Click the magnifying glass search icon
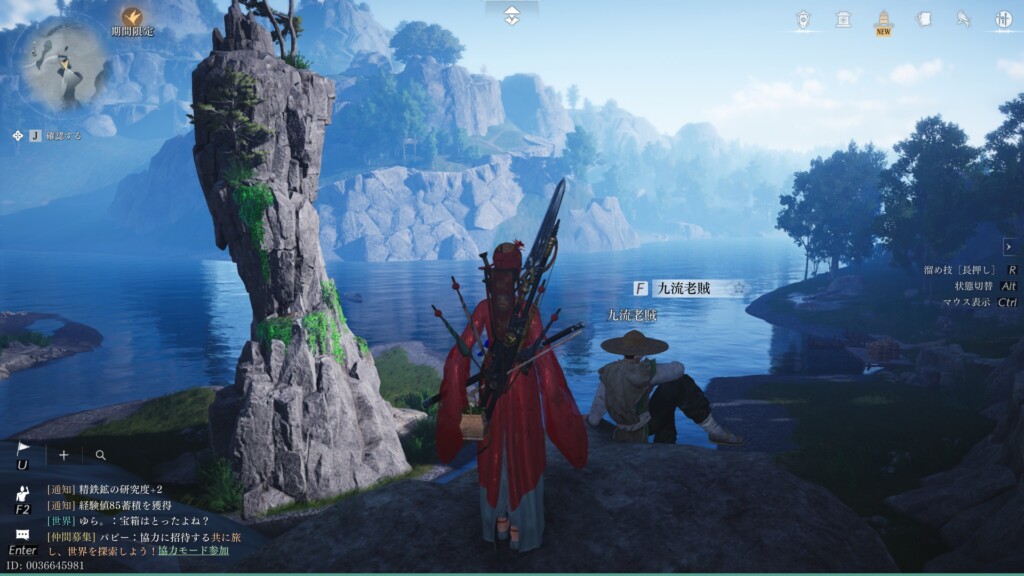This screenshot has height=576, width=1024. click(x=101, y=455)
